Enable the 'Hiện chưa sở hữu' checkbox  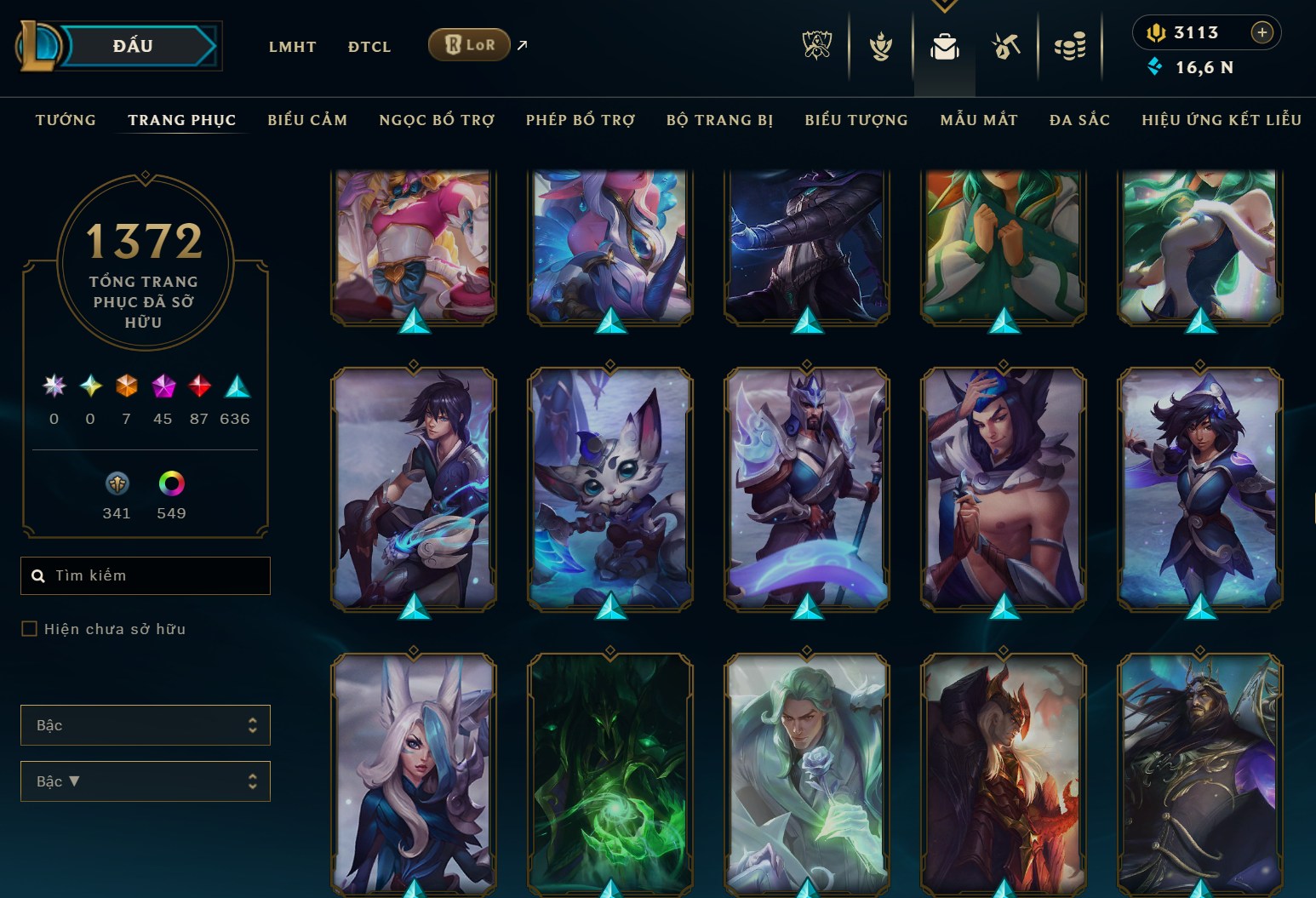28,628
